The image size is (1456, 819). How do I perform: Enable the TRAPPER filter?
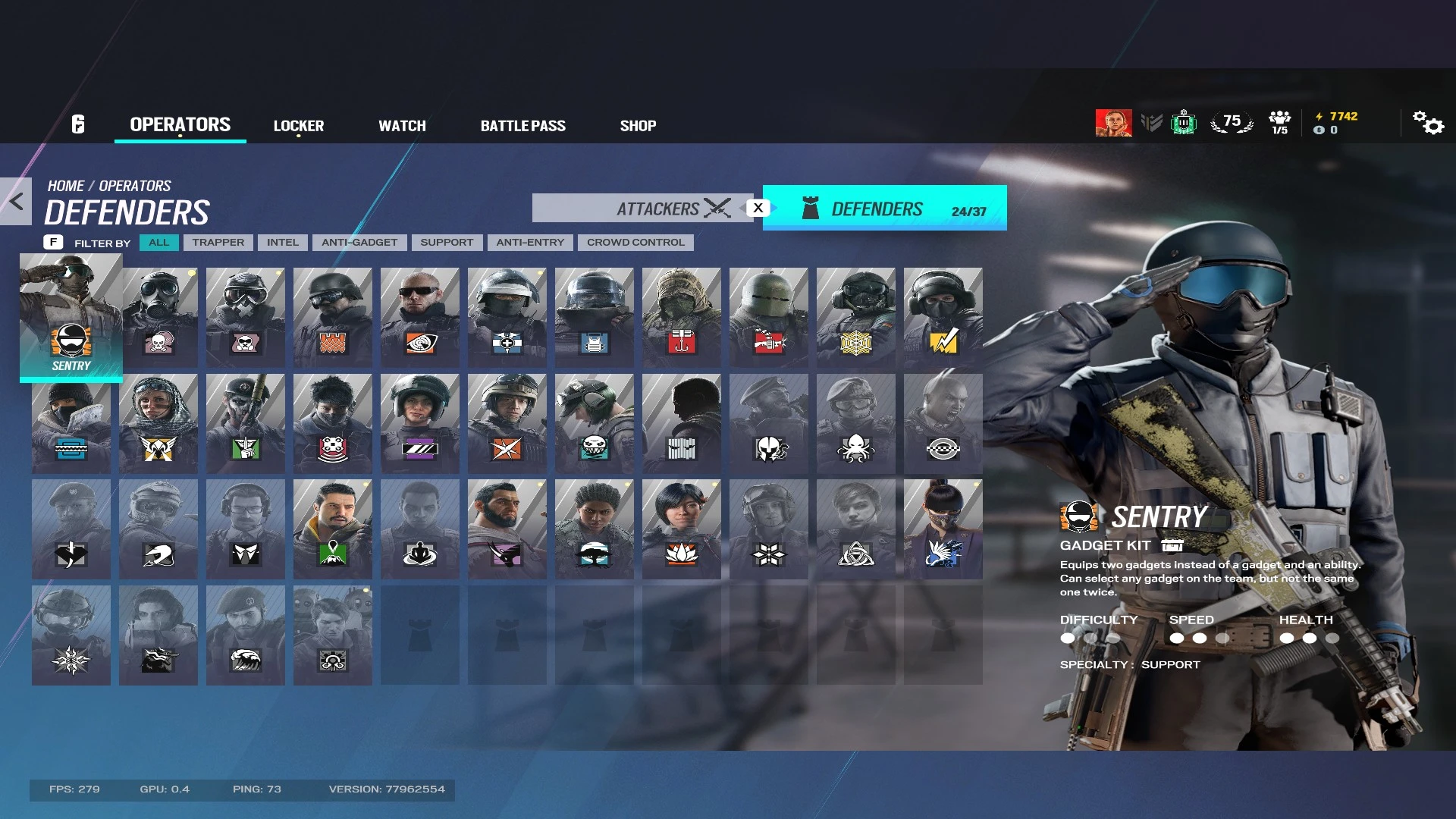(218, 242)
